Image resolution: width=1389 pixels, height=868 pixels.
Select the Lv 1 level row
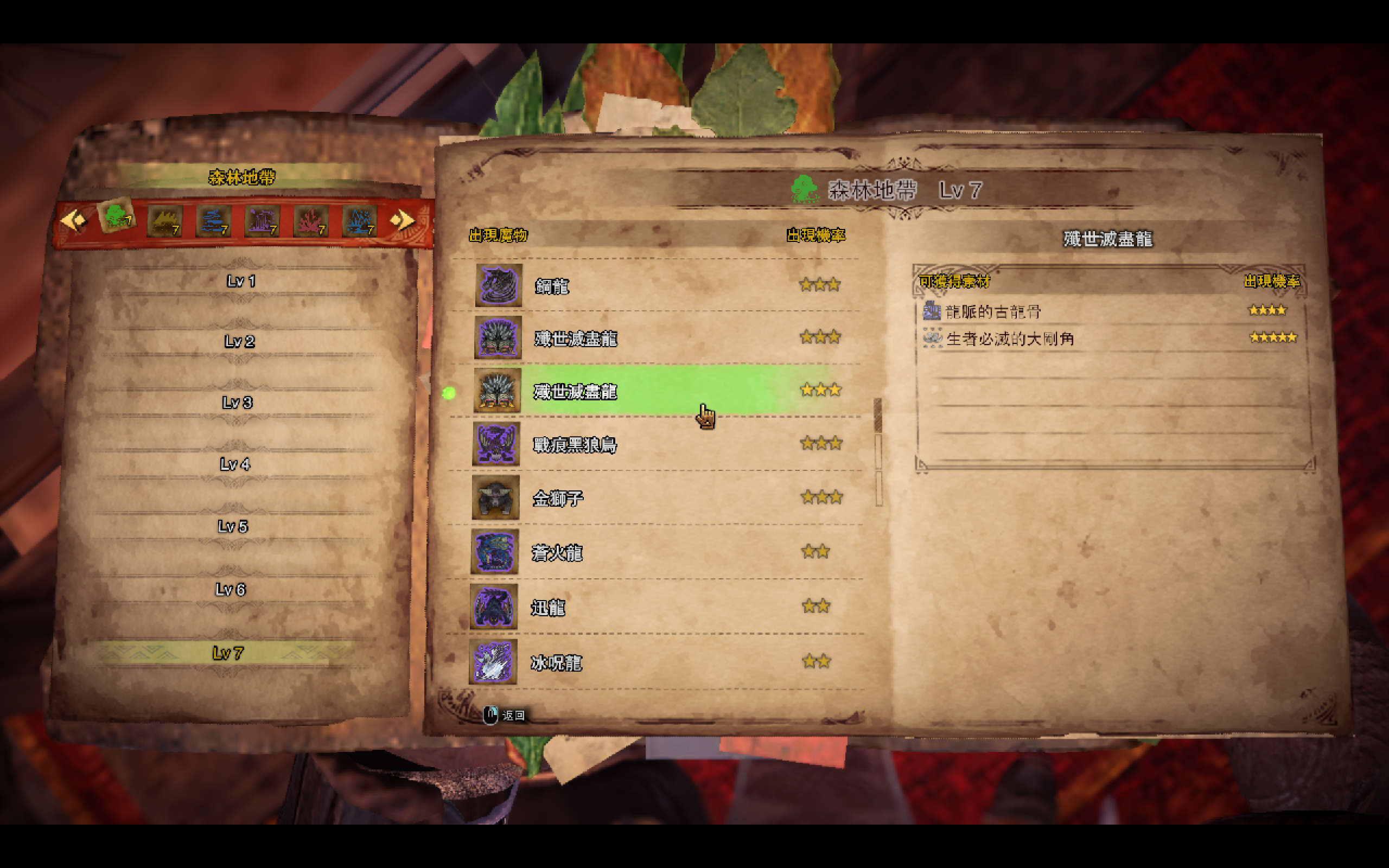tap(240, 282)
